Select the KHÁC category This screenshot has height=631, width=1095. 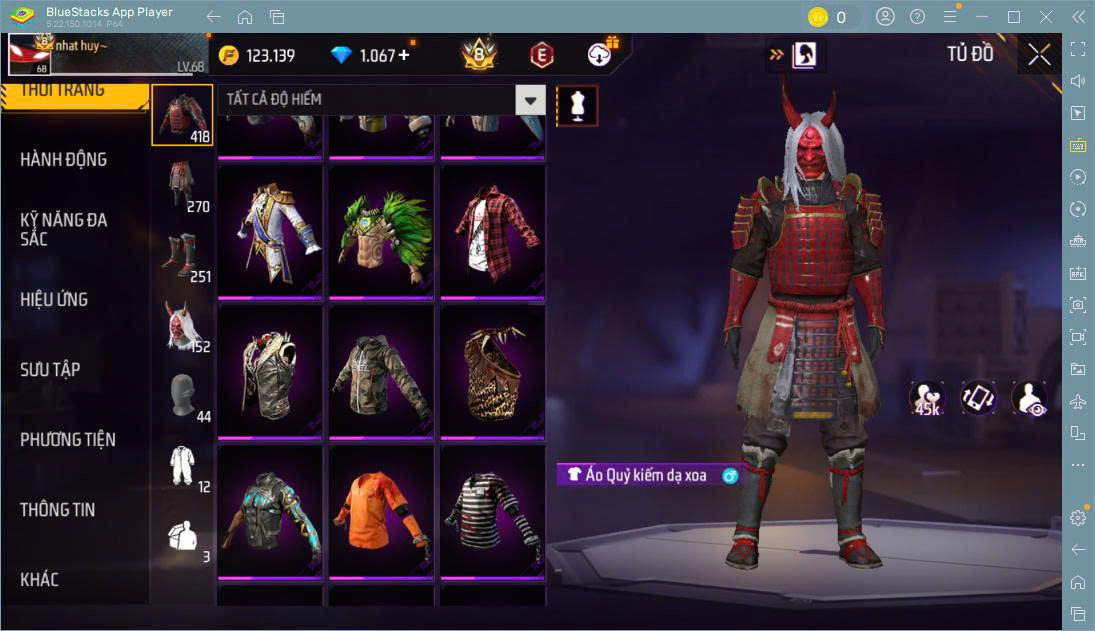coord(40,580)
